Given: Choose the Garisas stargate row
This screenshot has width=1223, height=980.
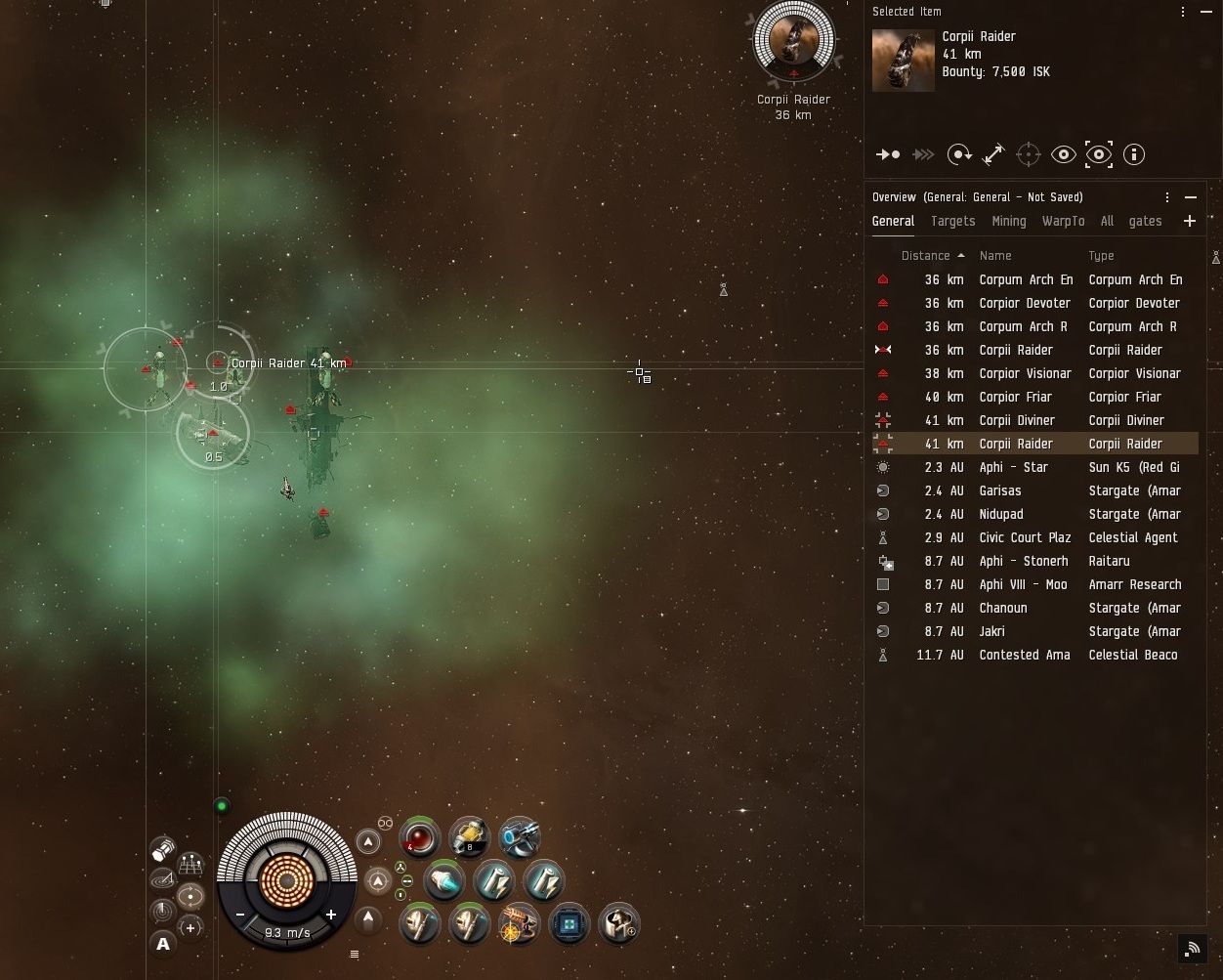Looking at the screenshot, I should coord(1000,490).
